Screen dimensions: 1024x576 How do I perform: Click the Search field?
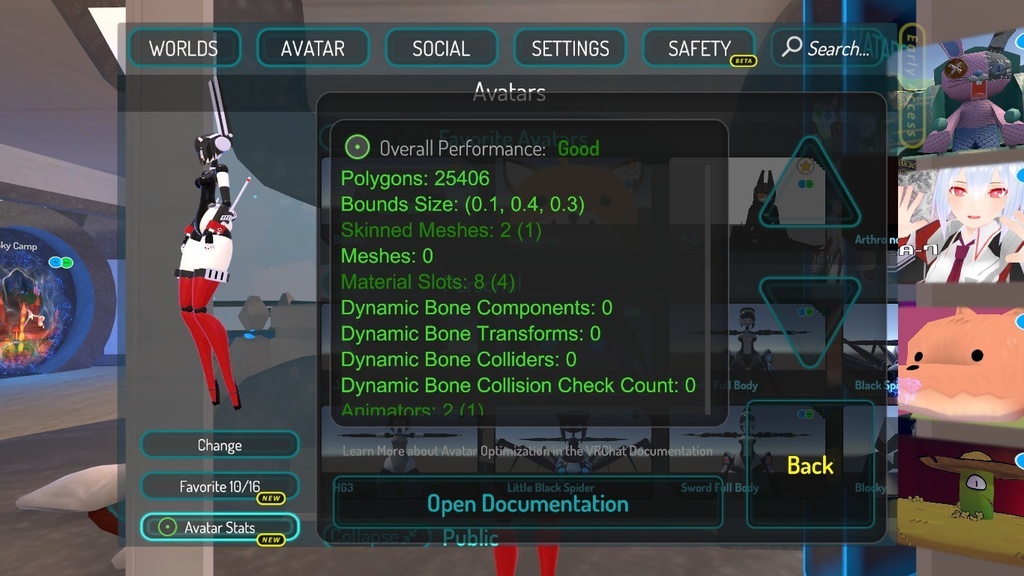[x=828, y=48]
